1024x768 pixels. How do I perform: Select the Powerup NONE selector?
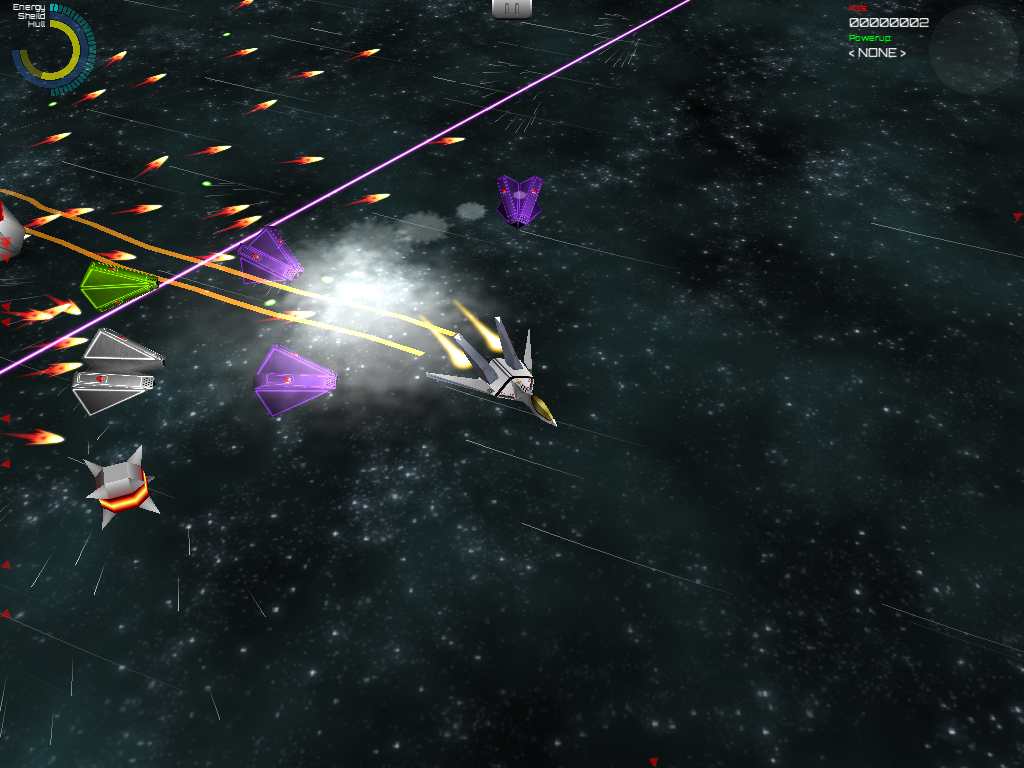[x=877, y=53]
